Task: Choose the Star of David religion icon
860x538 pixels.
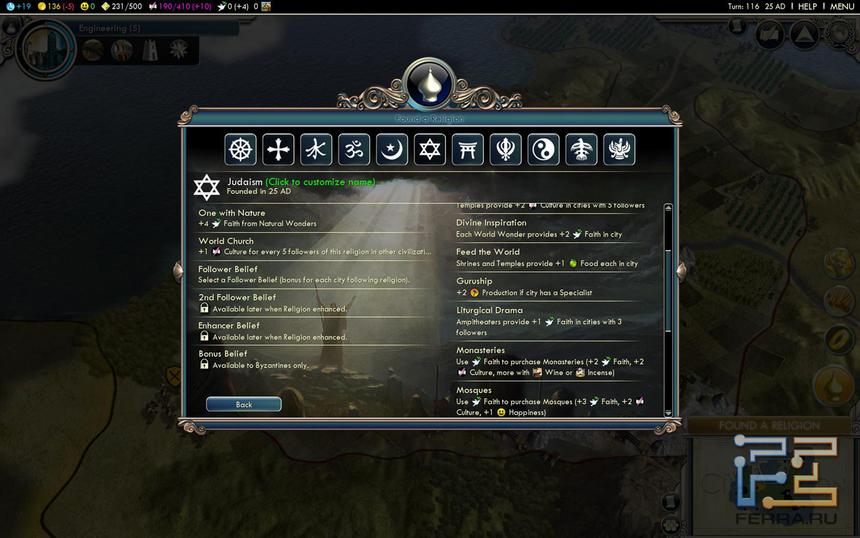Action: (x=429, y=150)
